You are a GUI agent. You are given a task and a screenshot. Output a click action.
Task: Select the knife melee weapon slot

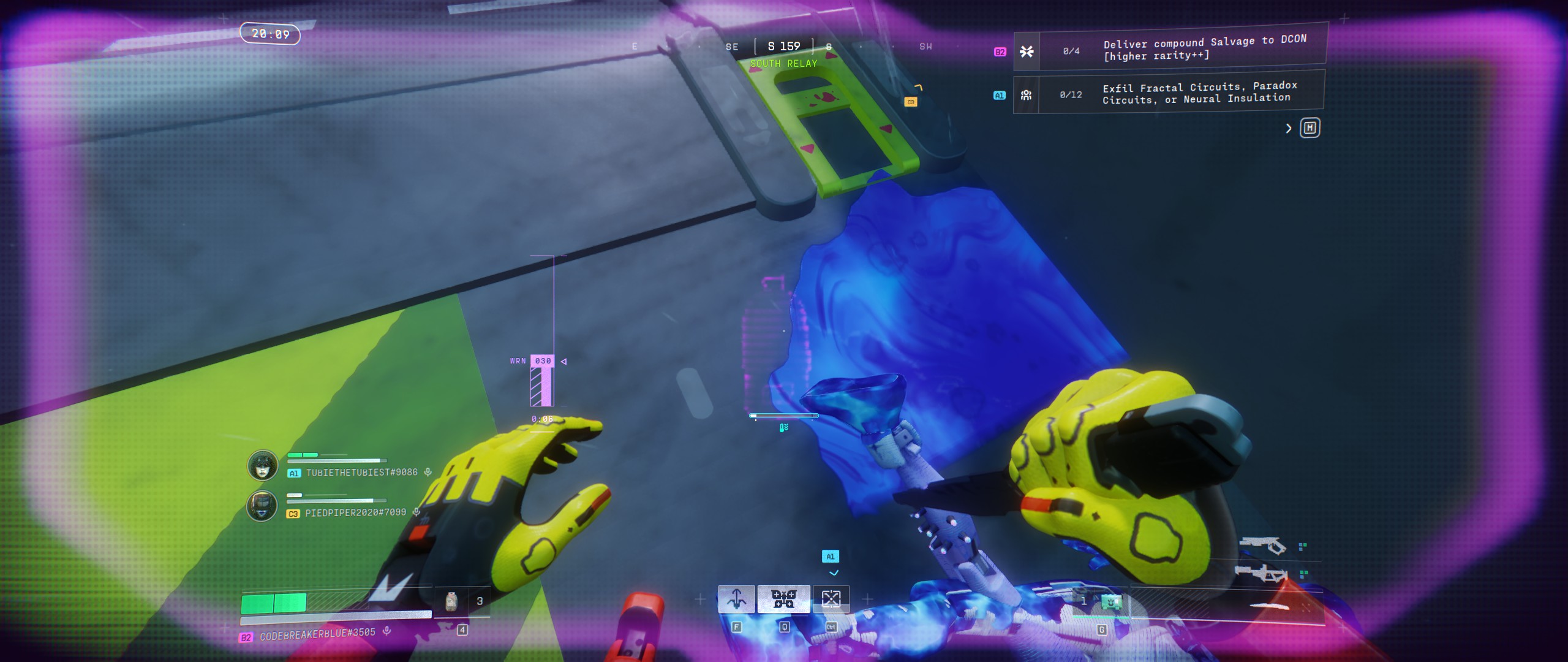pos(1269,606)
